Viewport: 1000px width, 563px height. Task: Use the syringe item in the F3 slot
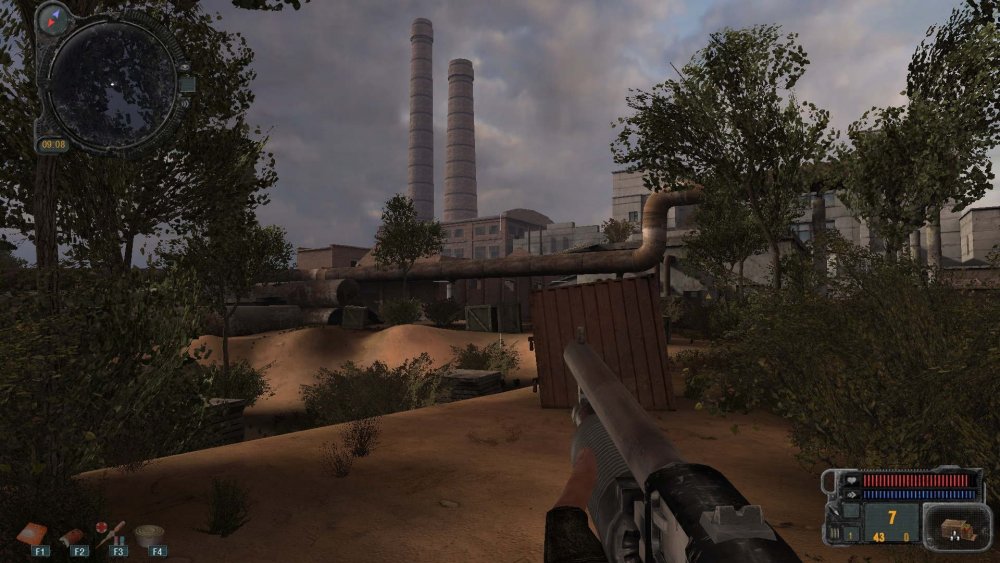110,532
